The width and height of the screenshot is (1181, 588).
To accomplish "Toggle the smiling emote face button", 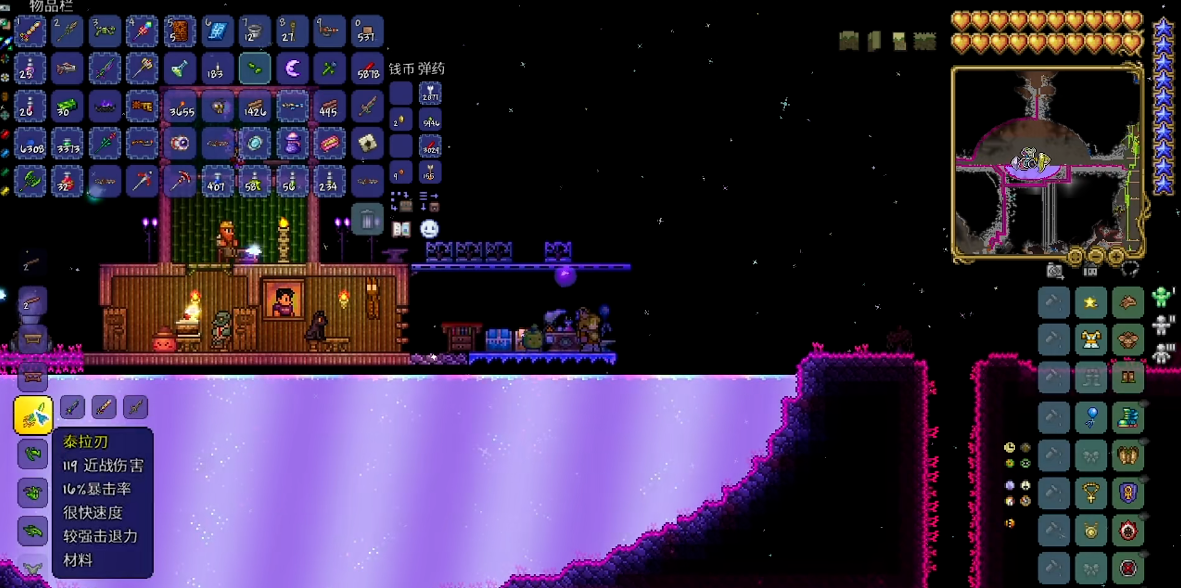I will coord(429,229).
